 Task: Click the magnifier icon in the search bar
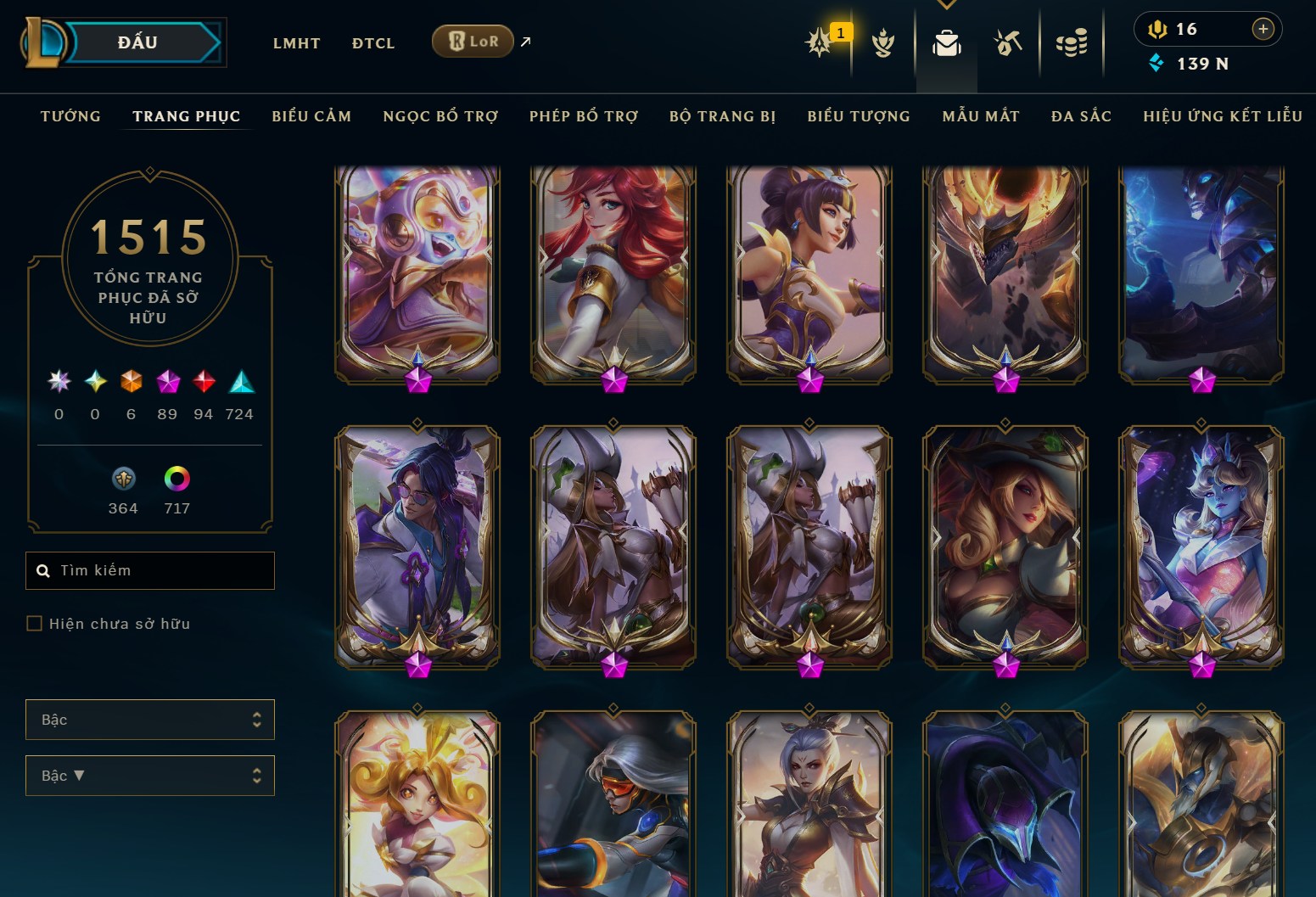(x=43, y=570)
